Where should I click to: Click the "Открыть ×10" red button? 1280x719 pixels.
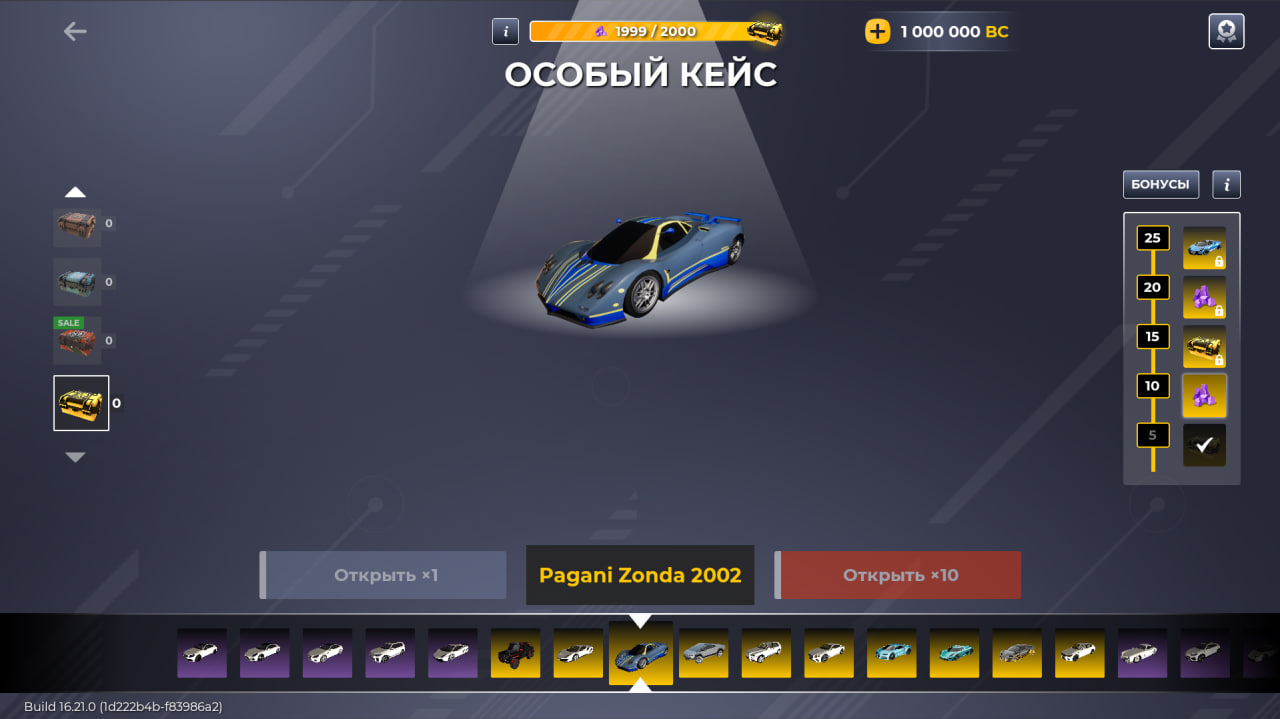(x=898, y=575)
